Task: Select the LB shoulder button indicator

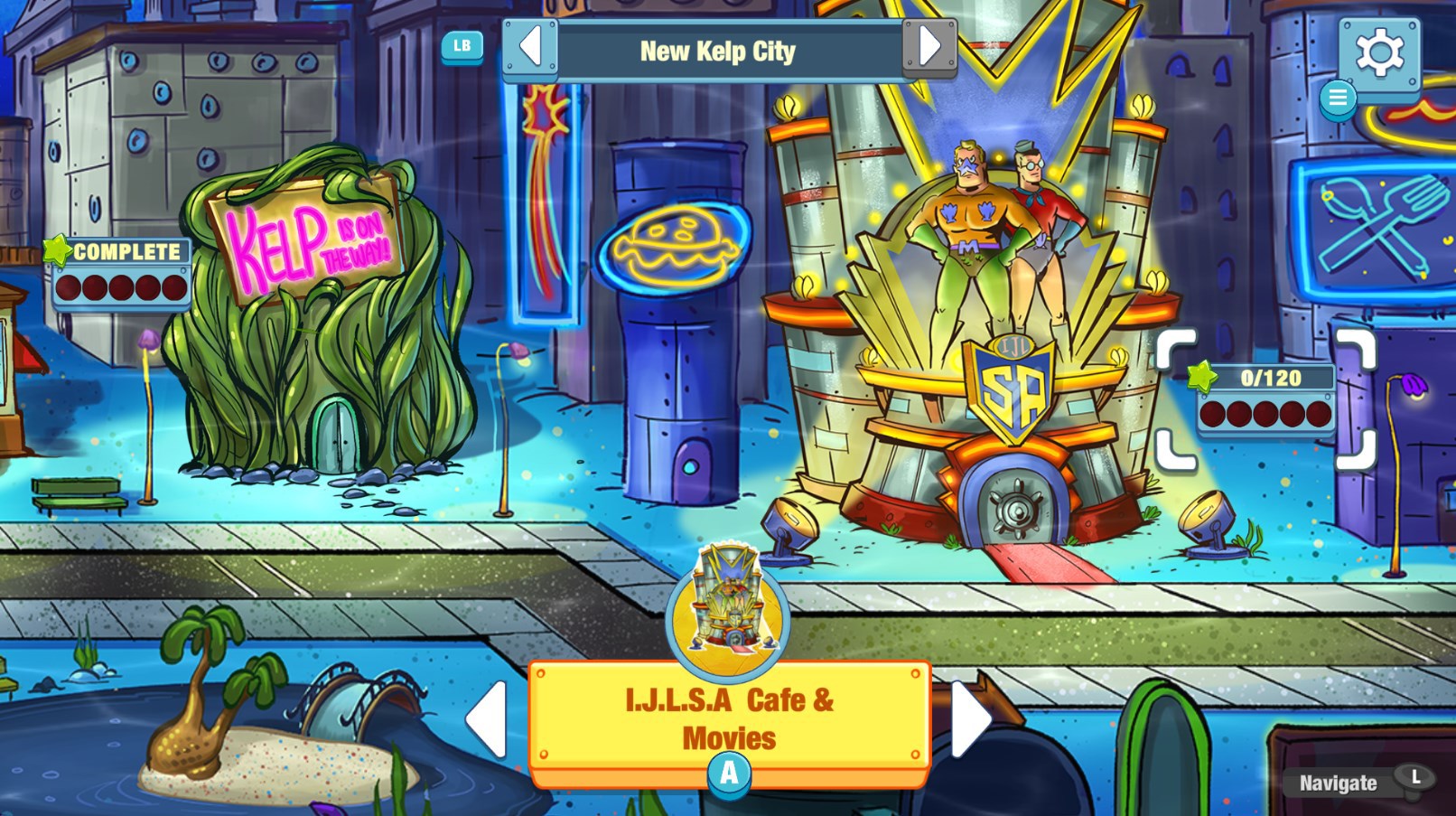Action: 461,46
